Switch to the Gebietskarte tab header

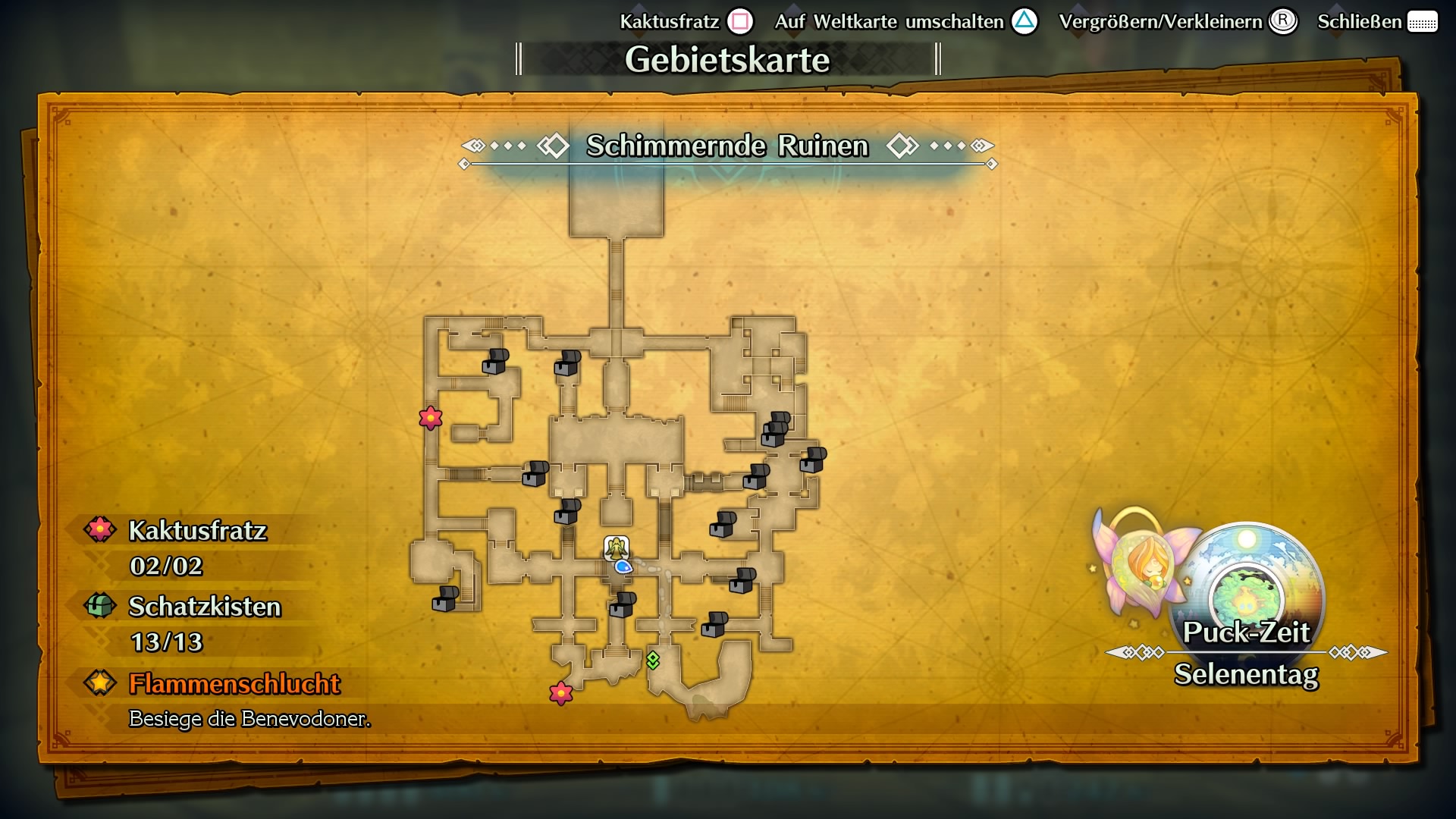tap(728, 58)
